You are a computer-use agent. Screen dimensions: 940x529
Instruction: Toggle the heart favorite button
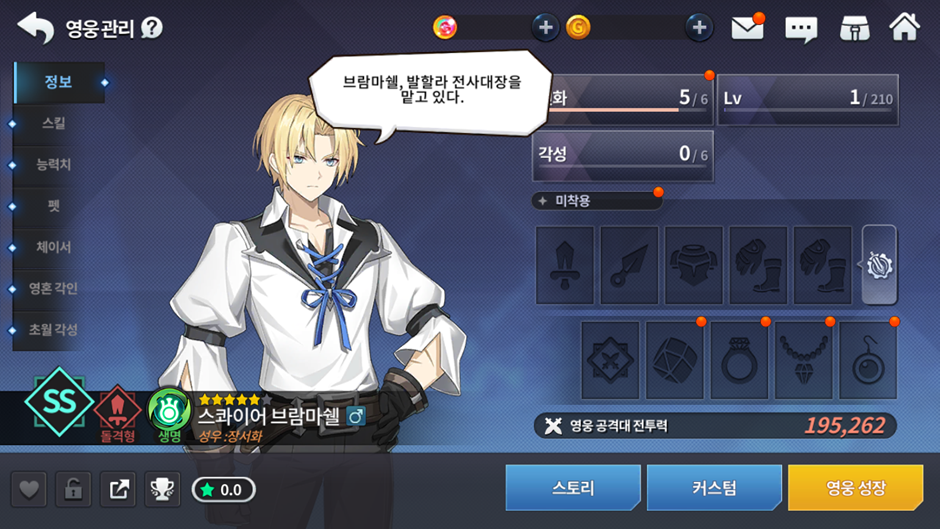[30, 489]
